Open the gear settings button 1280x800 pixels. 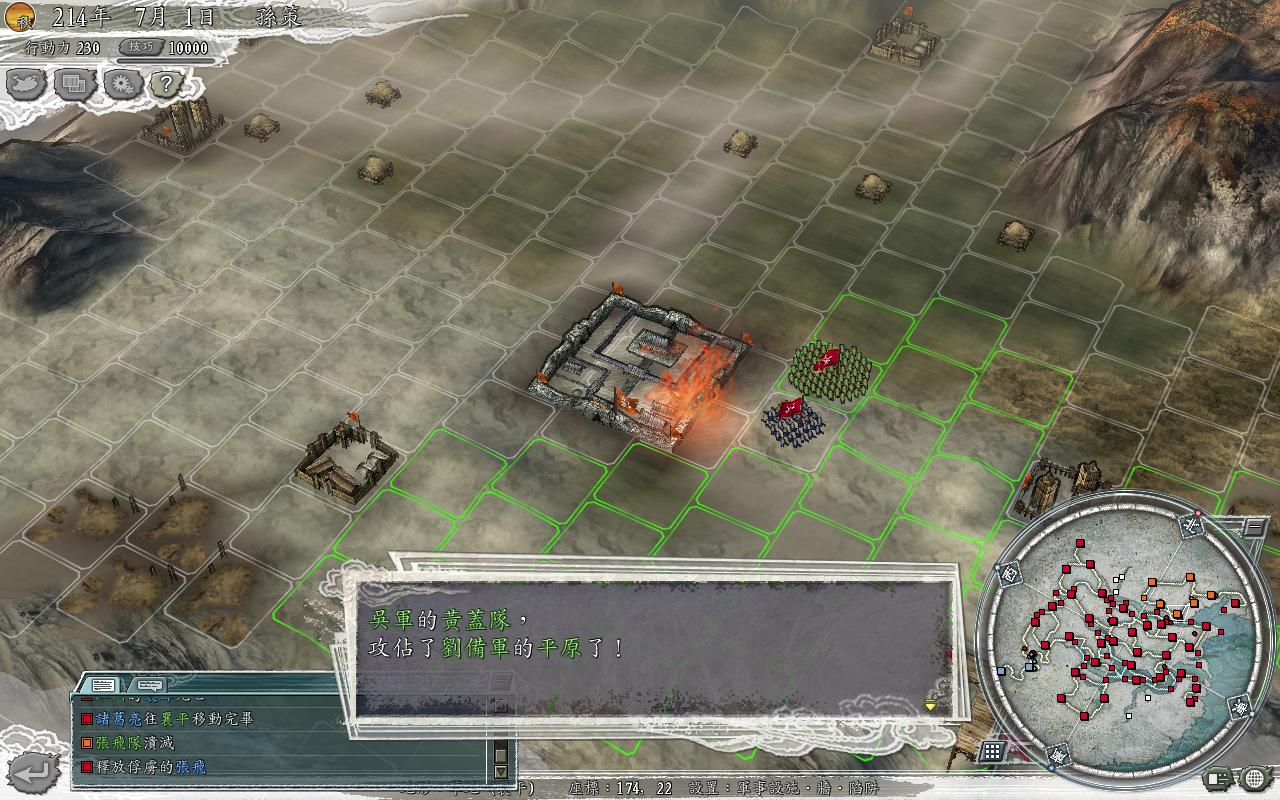[x=123, y=85]
